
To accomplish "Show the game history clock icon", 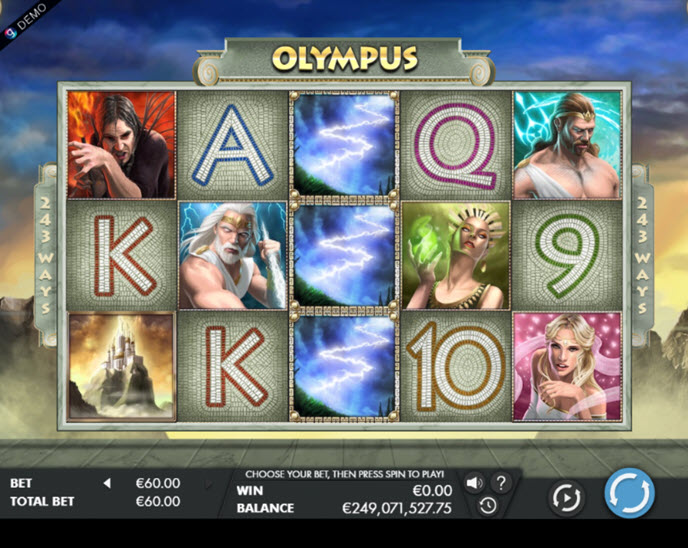I will coord(487,506).
